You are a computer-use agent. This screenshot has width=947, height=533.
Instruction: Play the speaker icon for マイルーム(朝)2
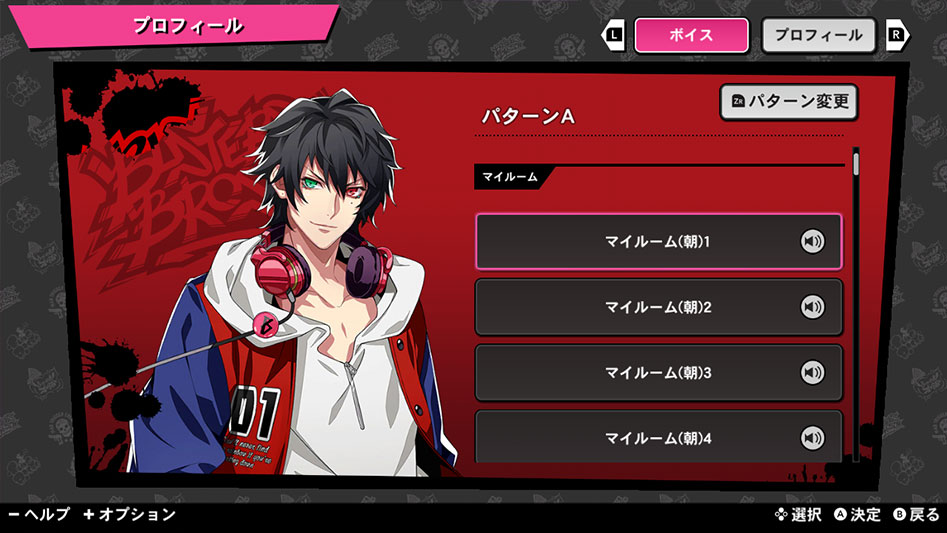coord(812,307)
